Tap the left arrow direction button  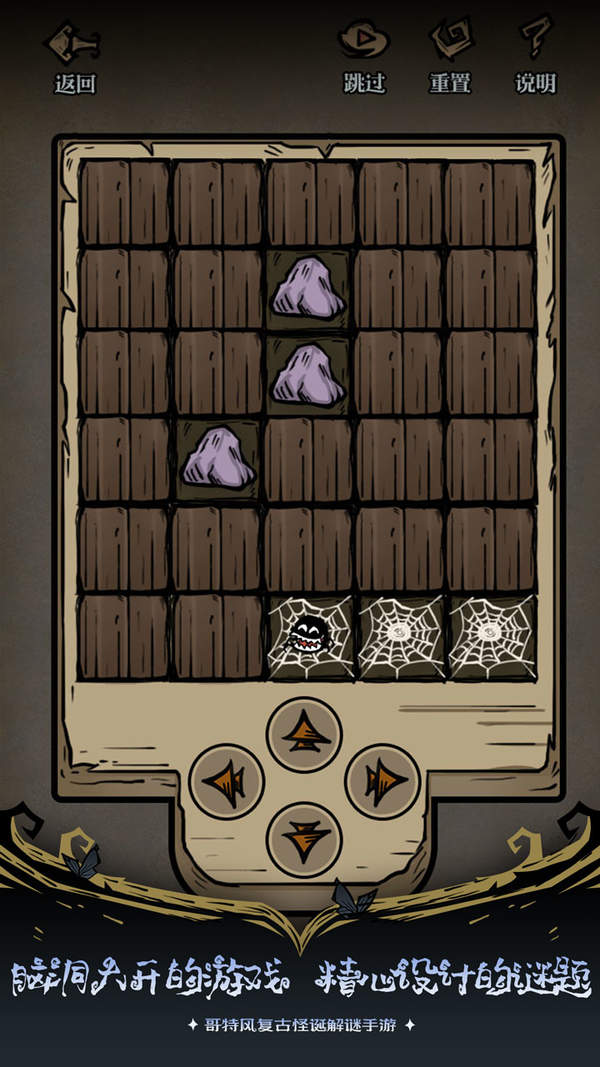227,782
